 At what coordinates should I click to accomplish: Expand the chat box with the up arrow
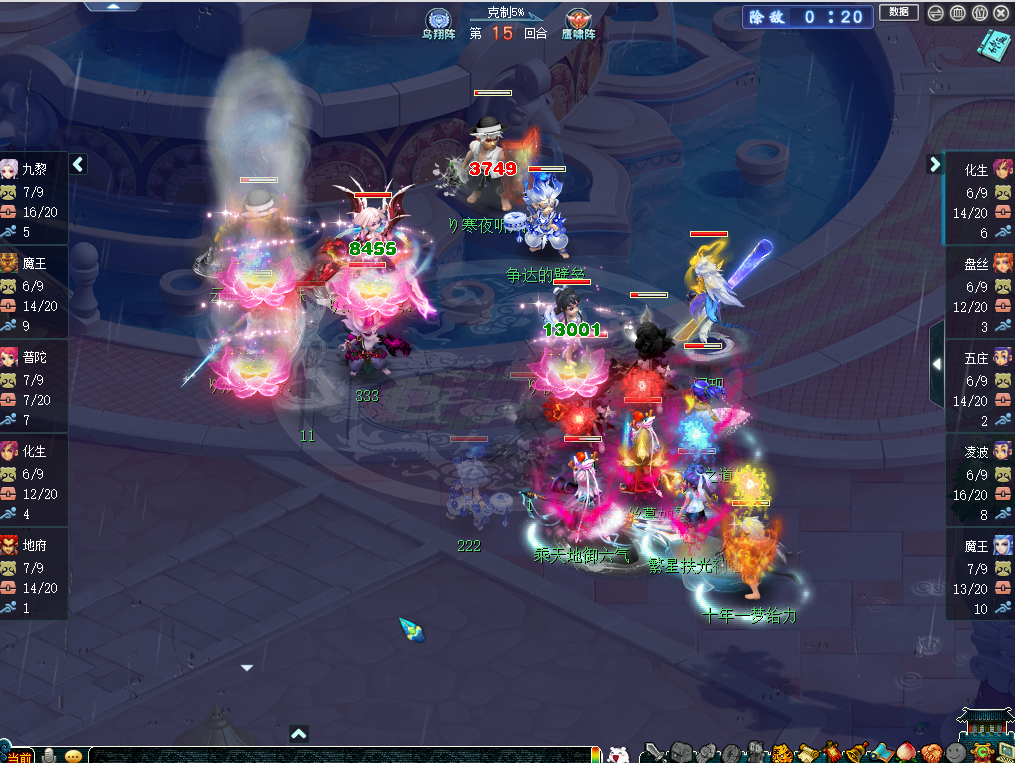[298, 734]
